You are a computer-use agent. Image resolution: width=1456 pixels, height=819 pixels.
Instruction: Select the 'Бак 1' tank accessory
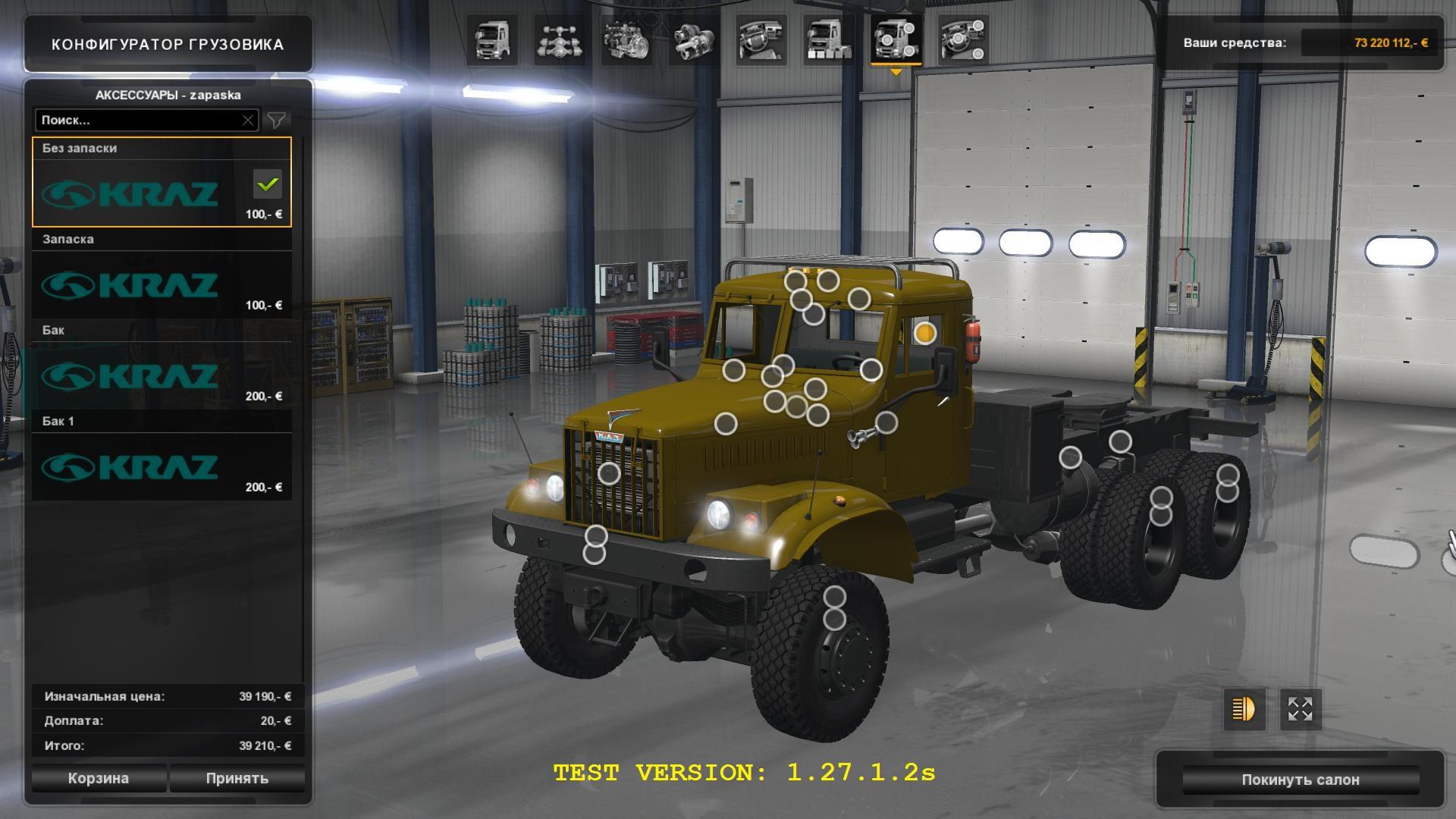(x=162, y=457)
